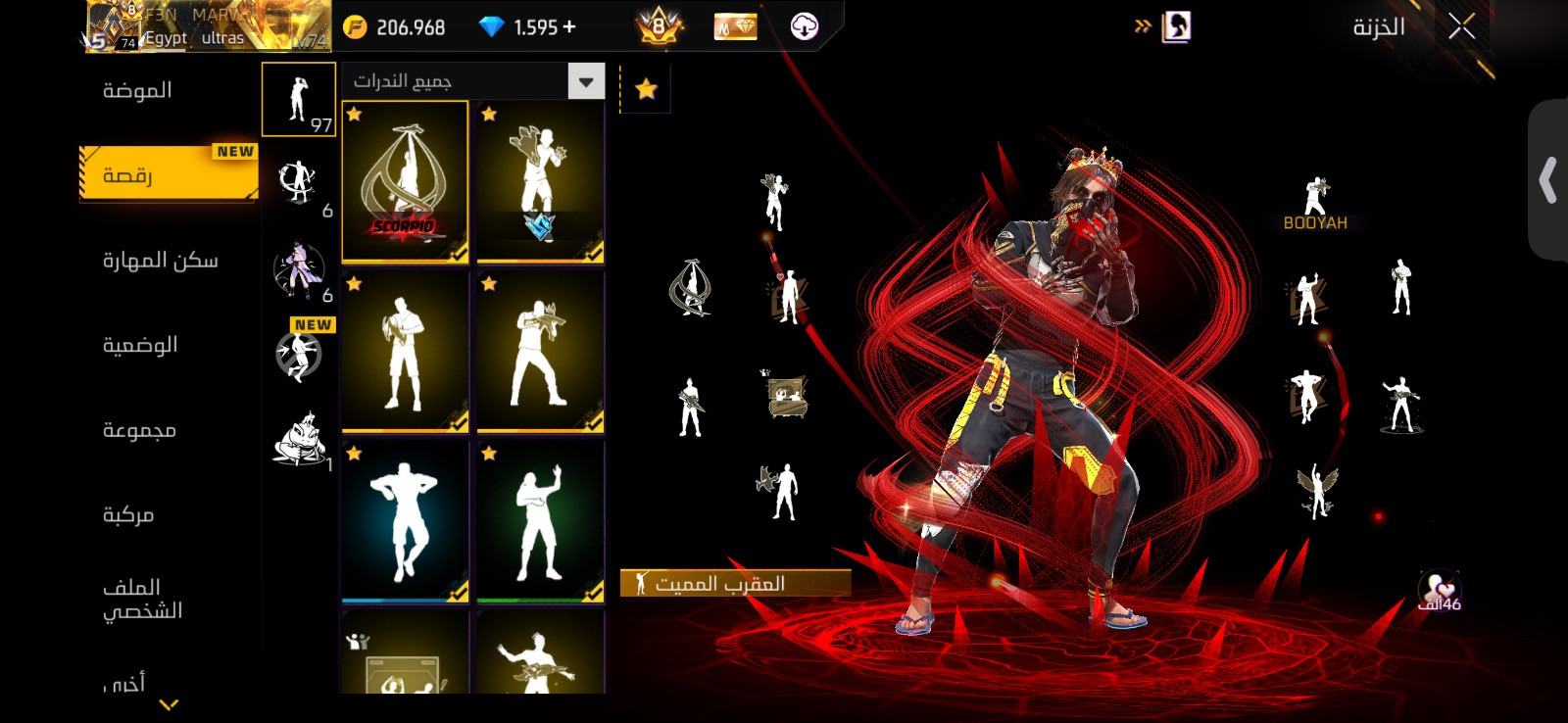Screen dimensions: 1568x723
Task: Open the الملف الشخصي category
Action: pyautogui.click(x=142, y=599)
